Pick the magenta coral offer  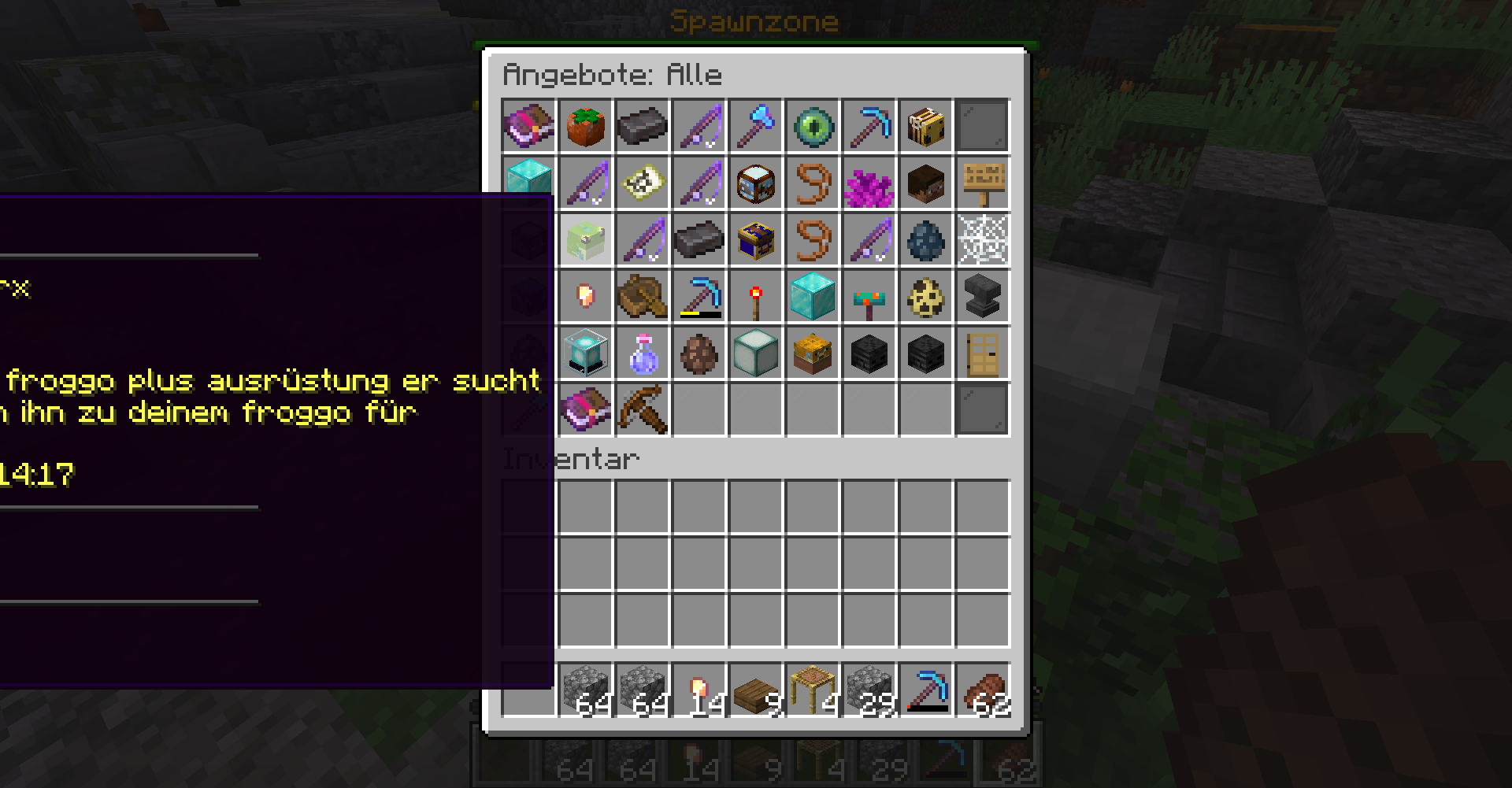click(869, 183)
